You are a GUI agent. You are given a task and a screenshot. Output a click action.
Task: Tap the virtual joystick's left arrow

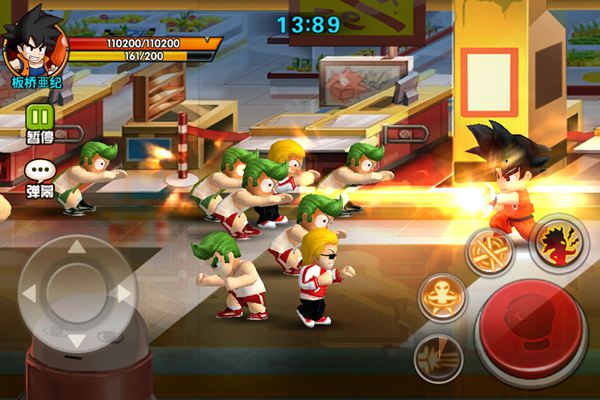[x=30, y=295]
